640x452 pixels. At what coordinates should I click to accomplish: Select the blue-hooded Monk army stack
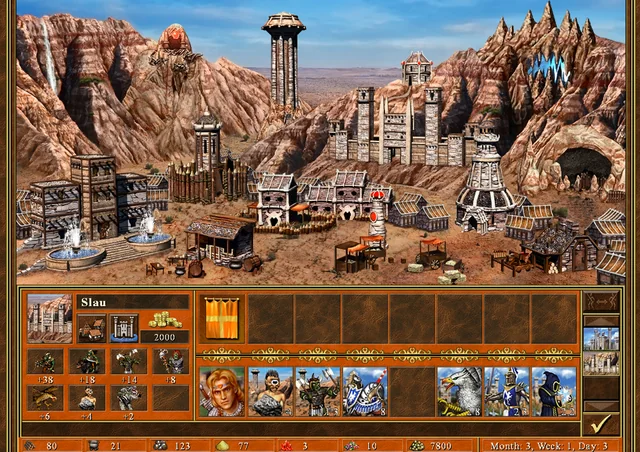tap(554, 391)
